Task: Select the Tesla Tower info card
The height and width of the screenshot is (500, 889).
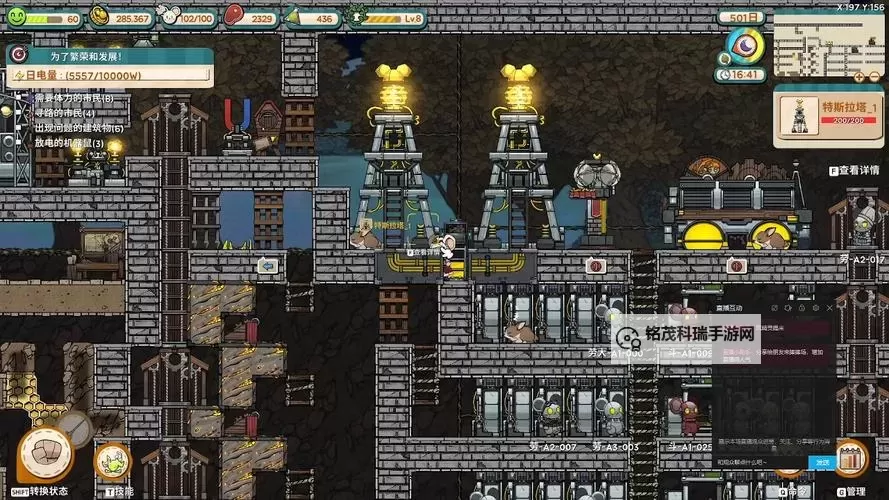Action: click(825, 115)
